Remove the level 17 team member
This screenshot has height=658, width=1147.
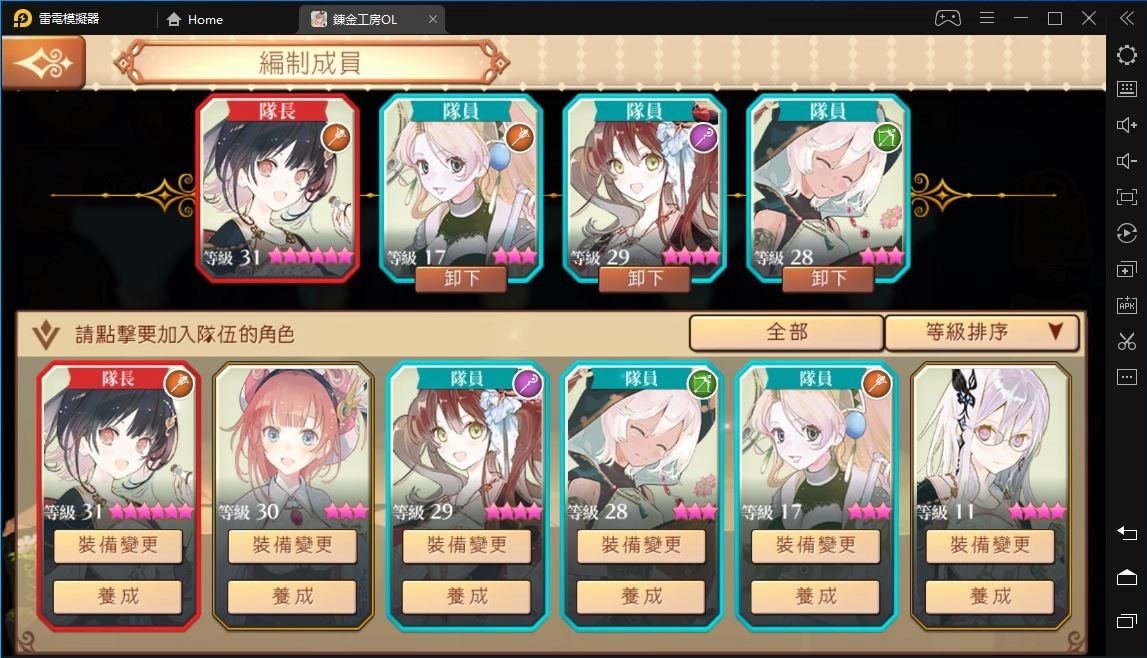coord(460,278)
